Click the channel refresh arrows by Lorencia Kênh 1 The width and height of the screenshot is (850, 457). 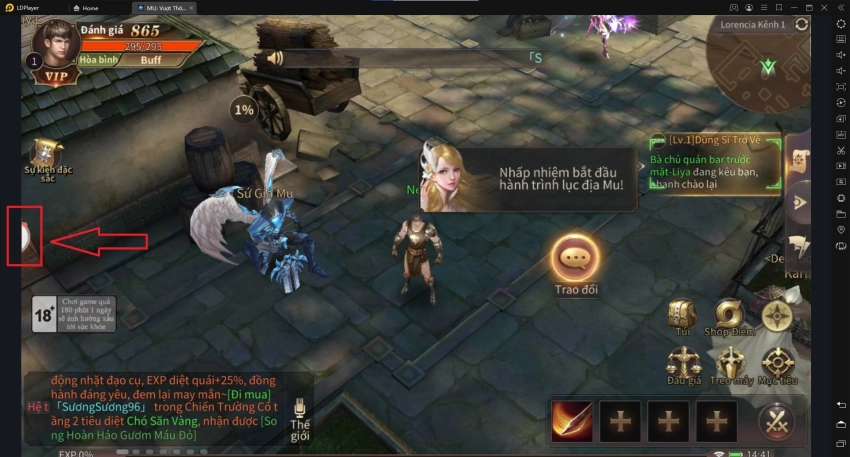click(x=802, y=24)
